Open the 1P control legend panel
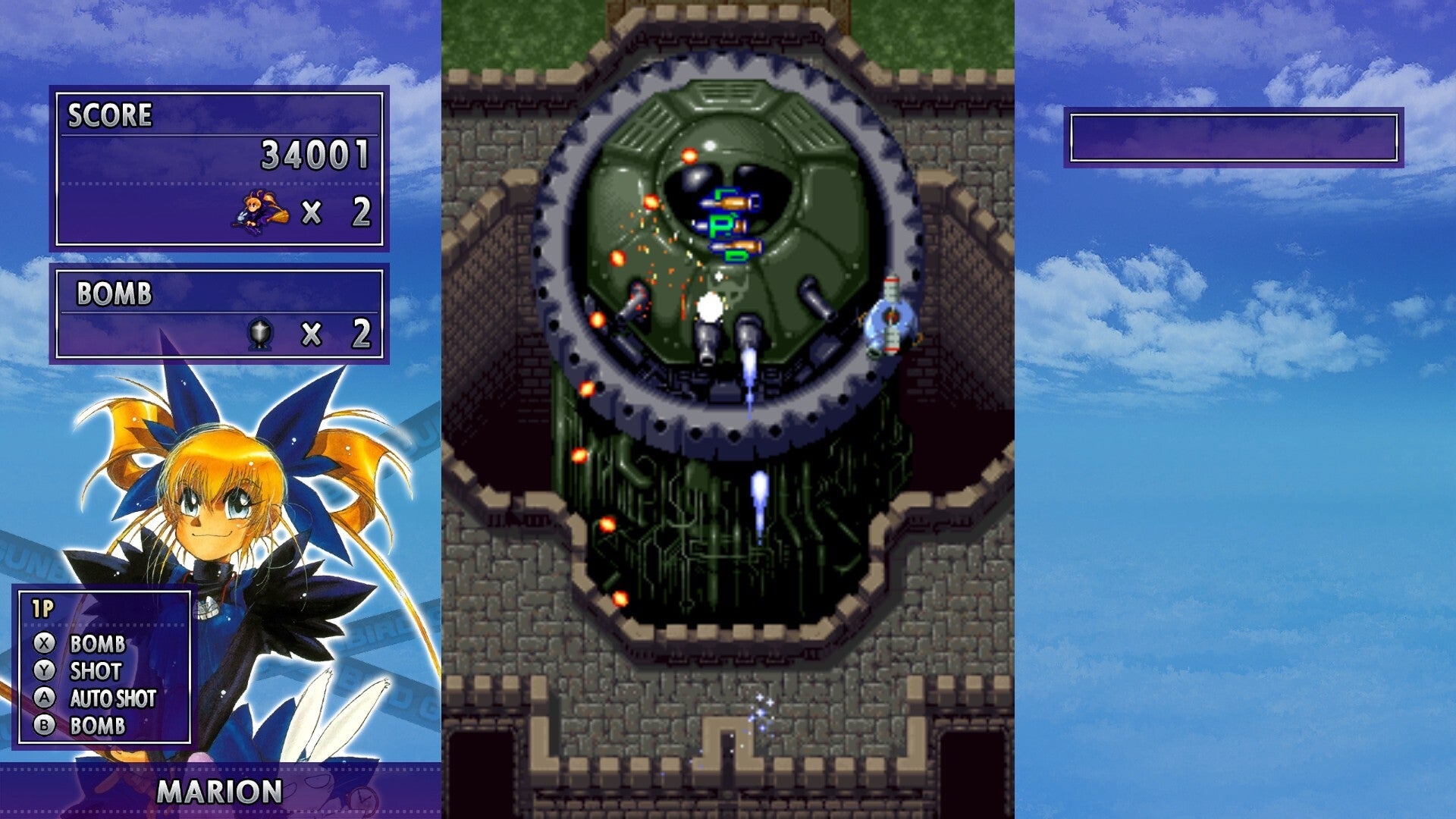 pos(102,667)
